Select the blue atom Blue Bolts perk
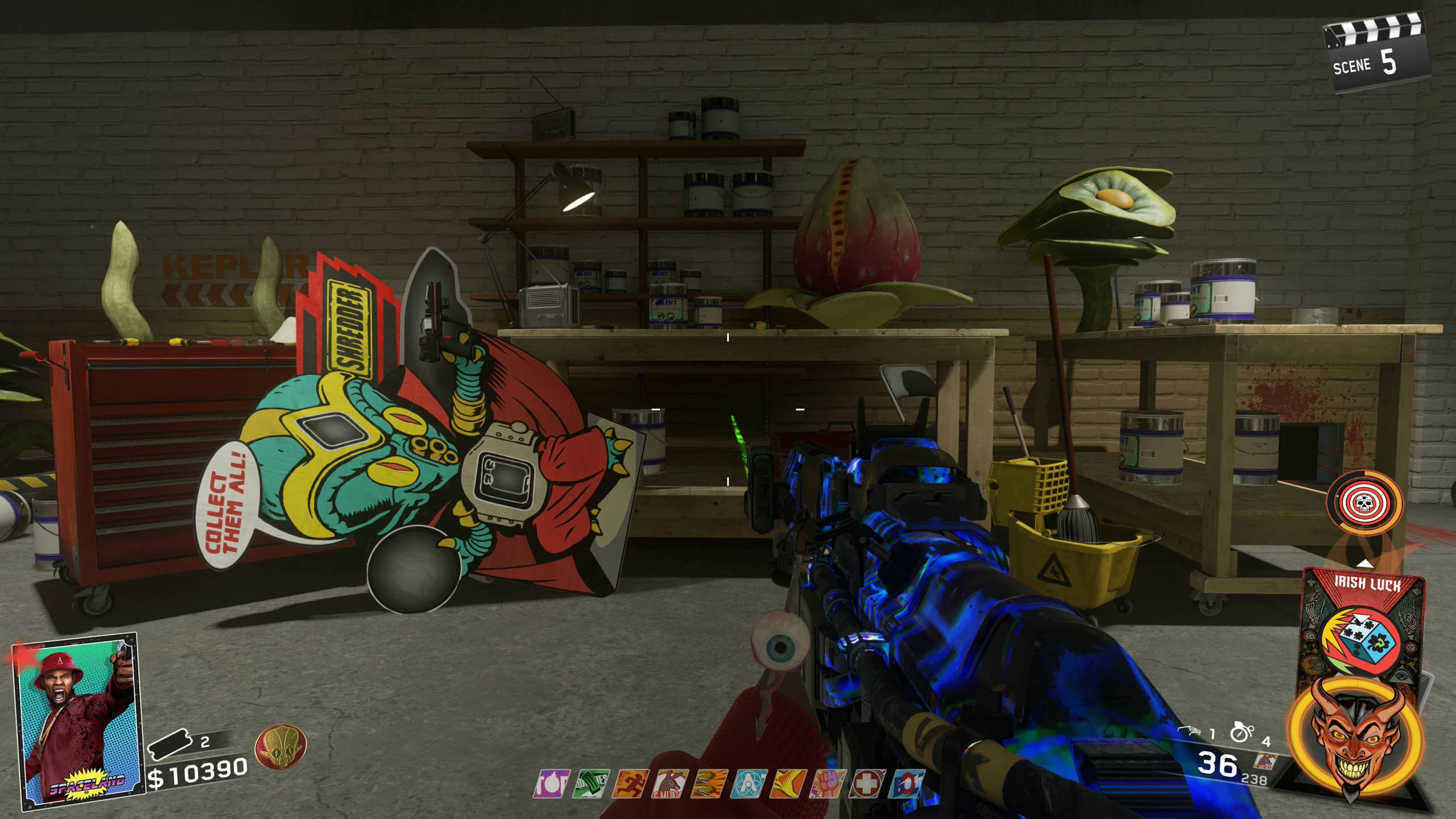 [749, 784]
